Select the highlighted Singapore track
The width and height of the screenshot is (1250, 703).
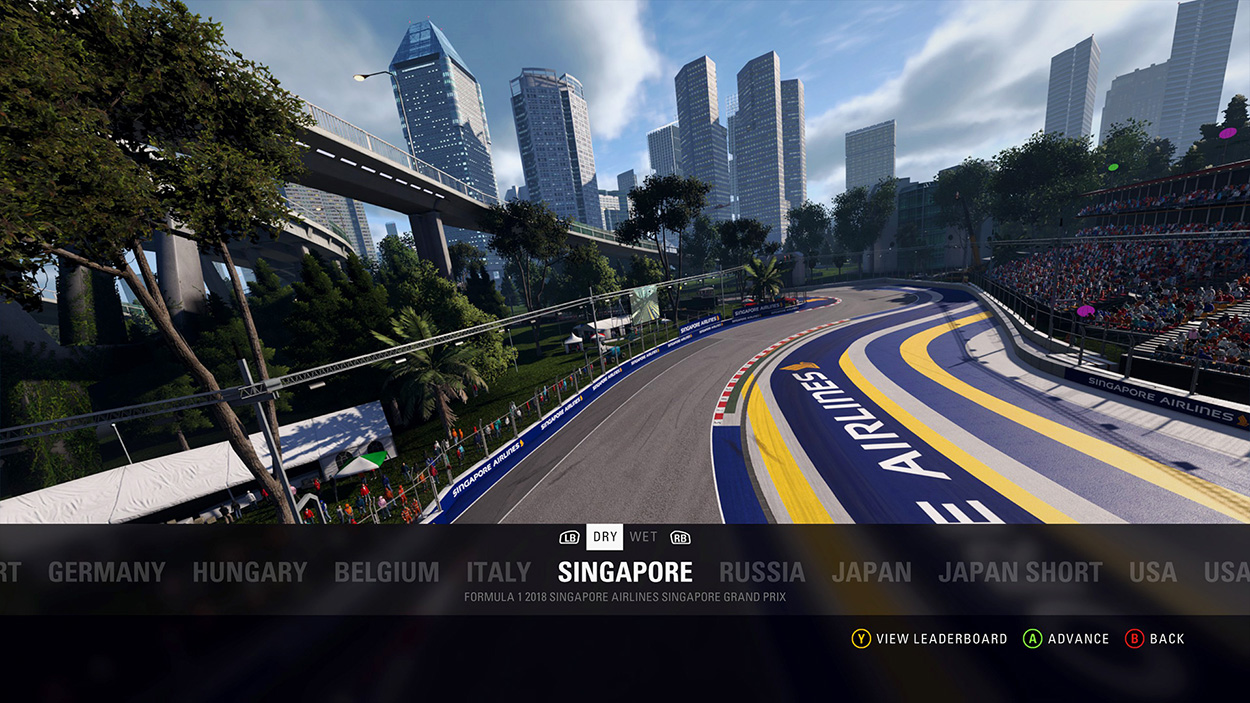pyautogui.click(x=625, y=572)
